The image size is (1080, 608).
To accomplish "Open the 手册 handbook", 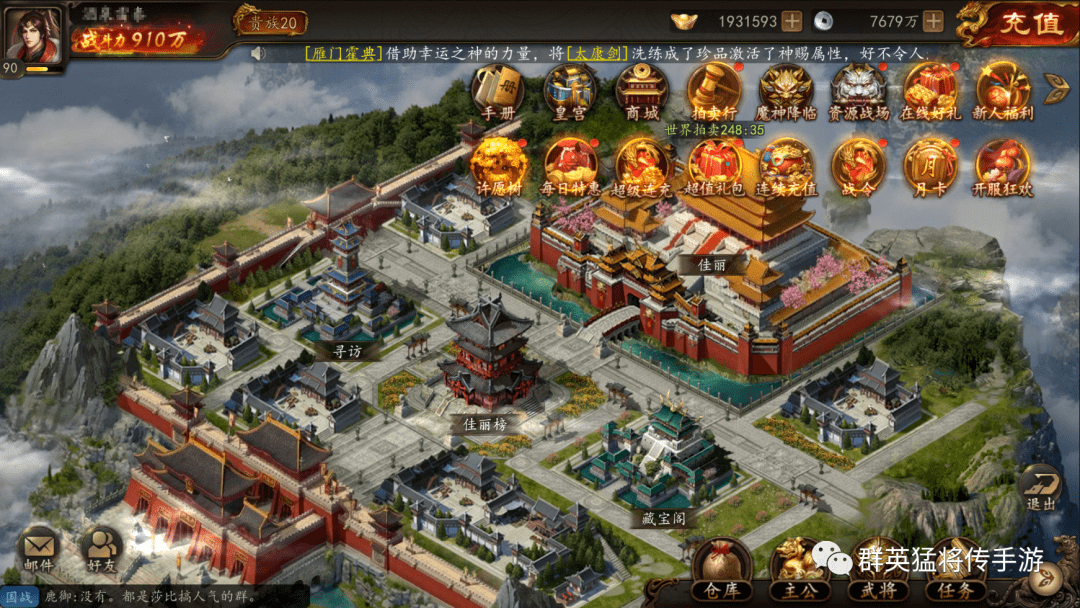I will pyautogui.click(x=497, y=90).
